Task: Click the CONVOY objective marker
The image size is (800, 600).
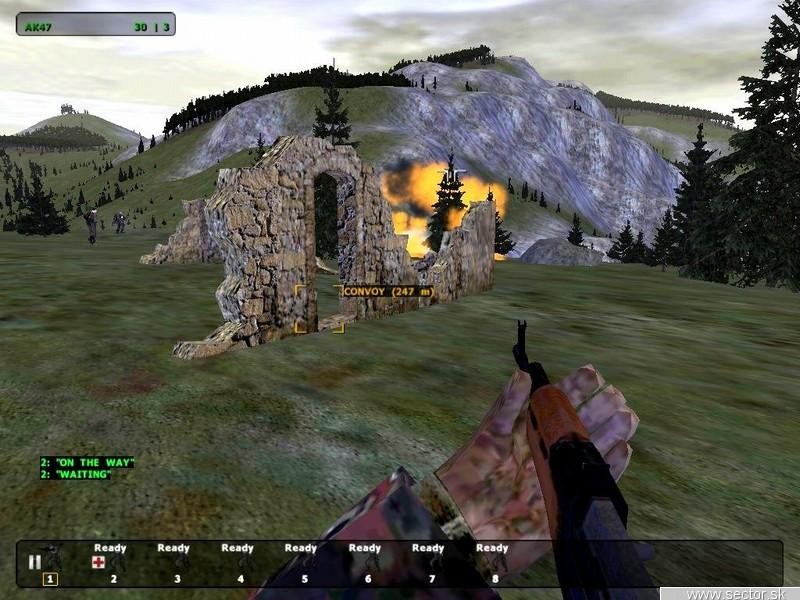Action: pos(387,292)
